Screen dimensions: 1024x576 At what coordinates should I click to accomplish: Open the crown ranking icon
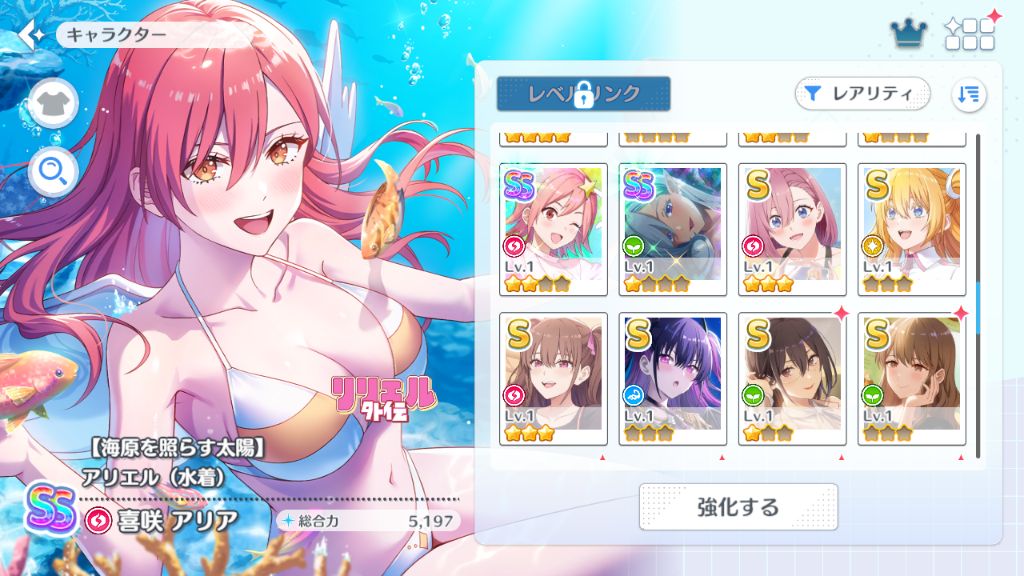[x=908, y=34]
